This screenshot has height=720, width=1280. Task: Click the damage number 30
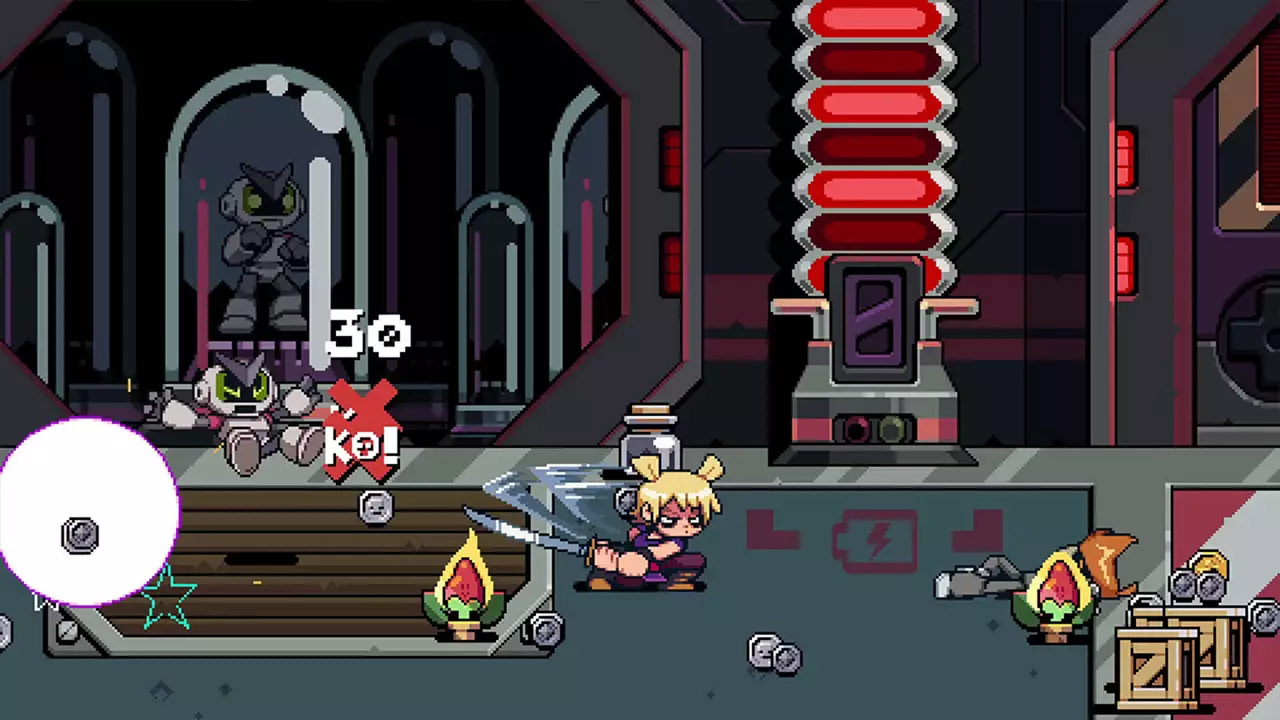click(x=370, y=335)
